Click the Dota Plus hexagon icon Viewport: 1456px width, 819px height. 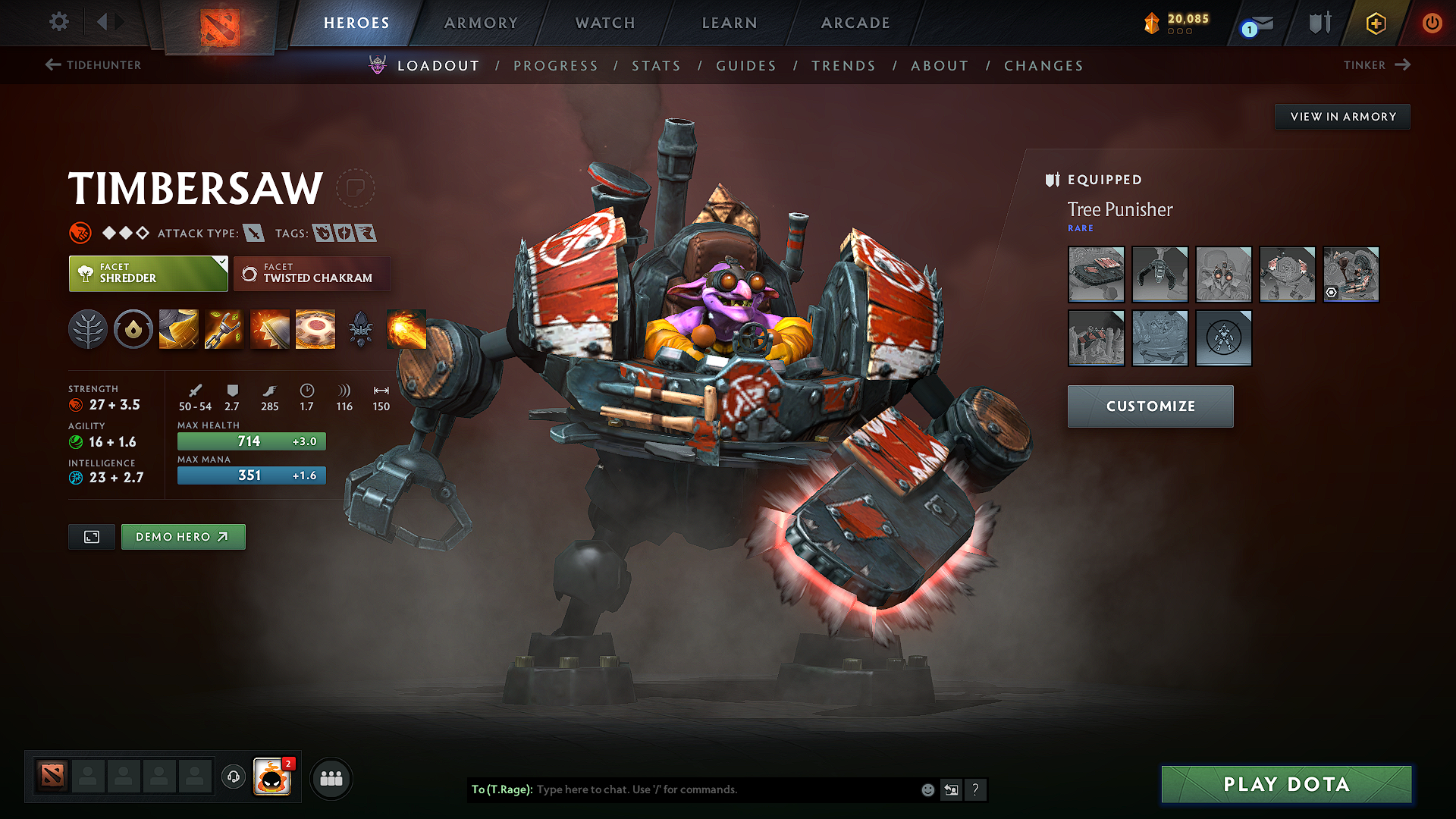[1375, 23]
